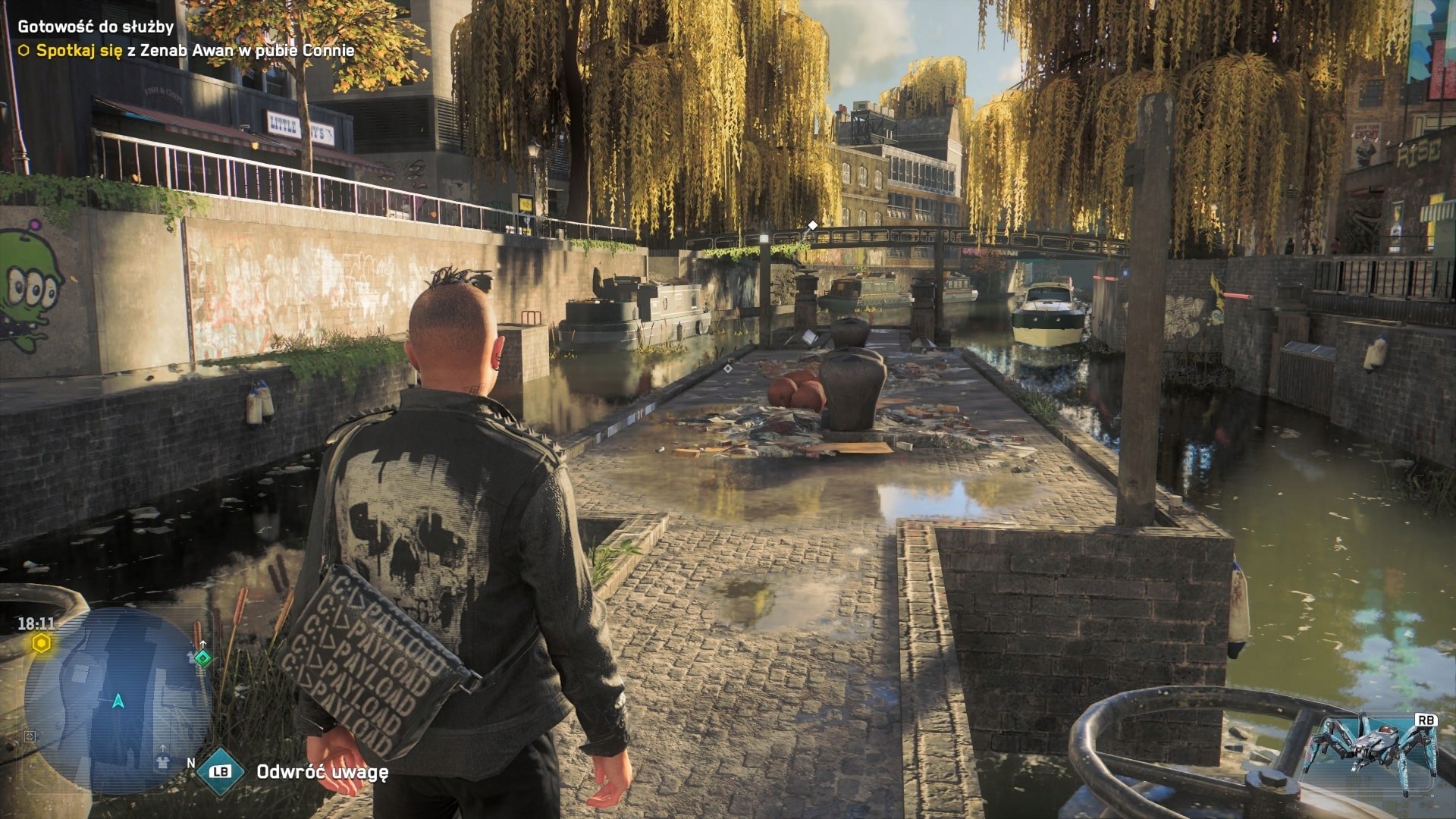
Task: Click the arrow icon above the green waypoint
Action: pos(203,643)
